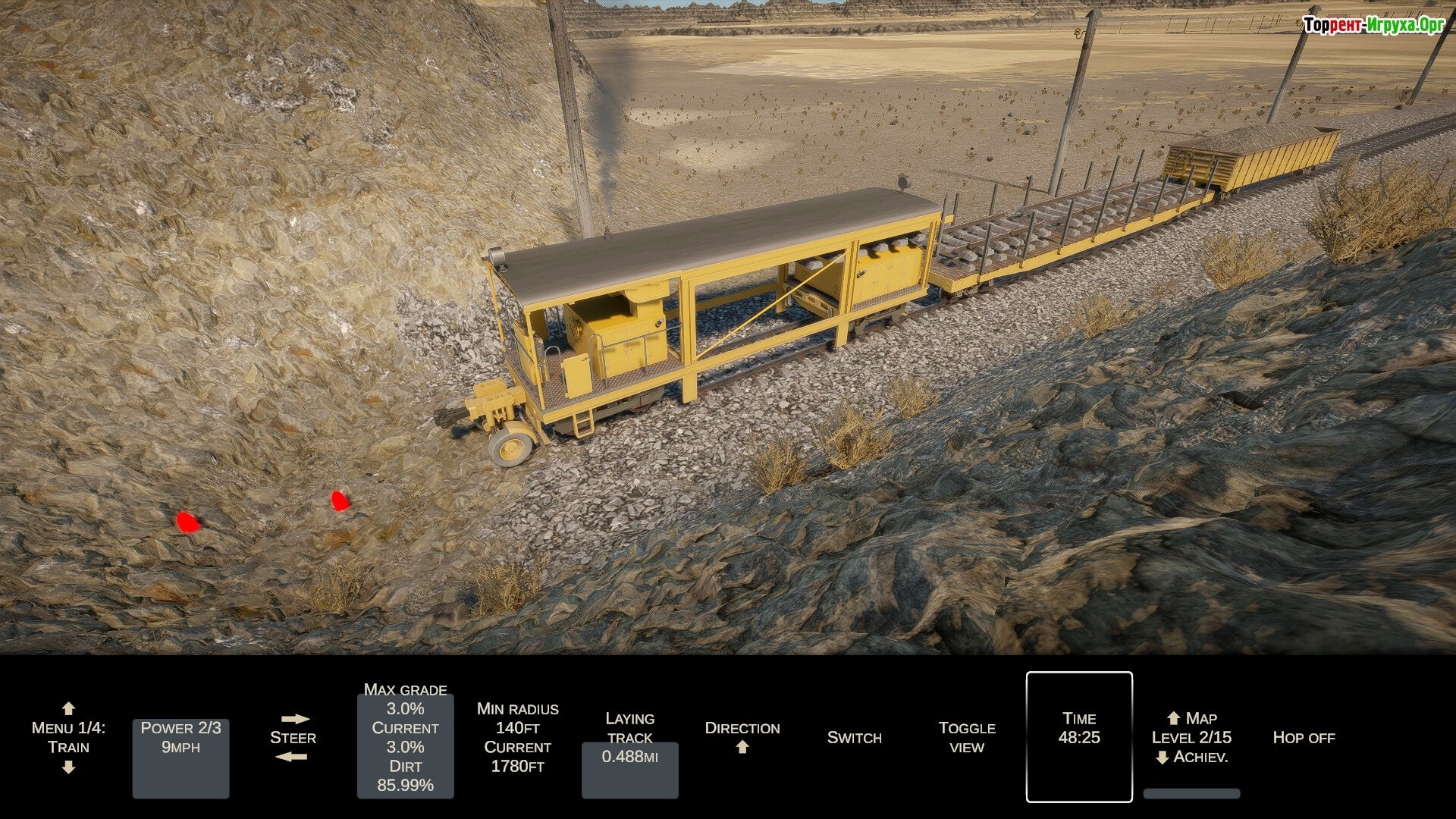Select the highlighted Time box
1456x819 pixels.
1078,736
